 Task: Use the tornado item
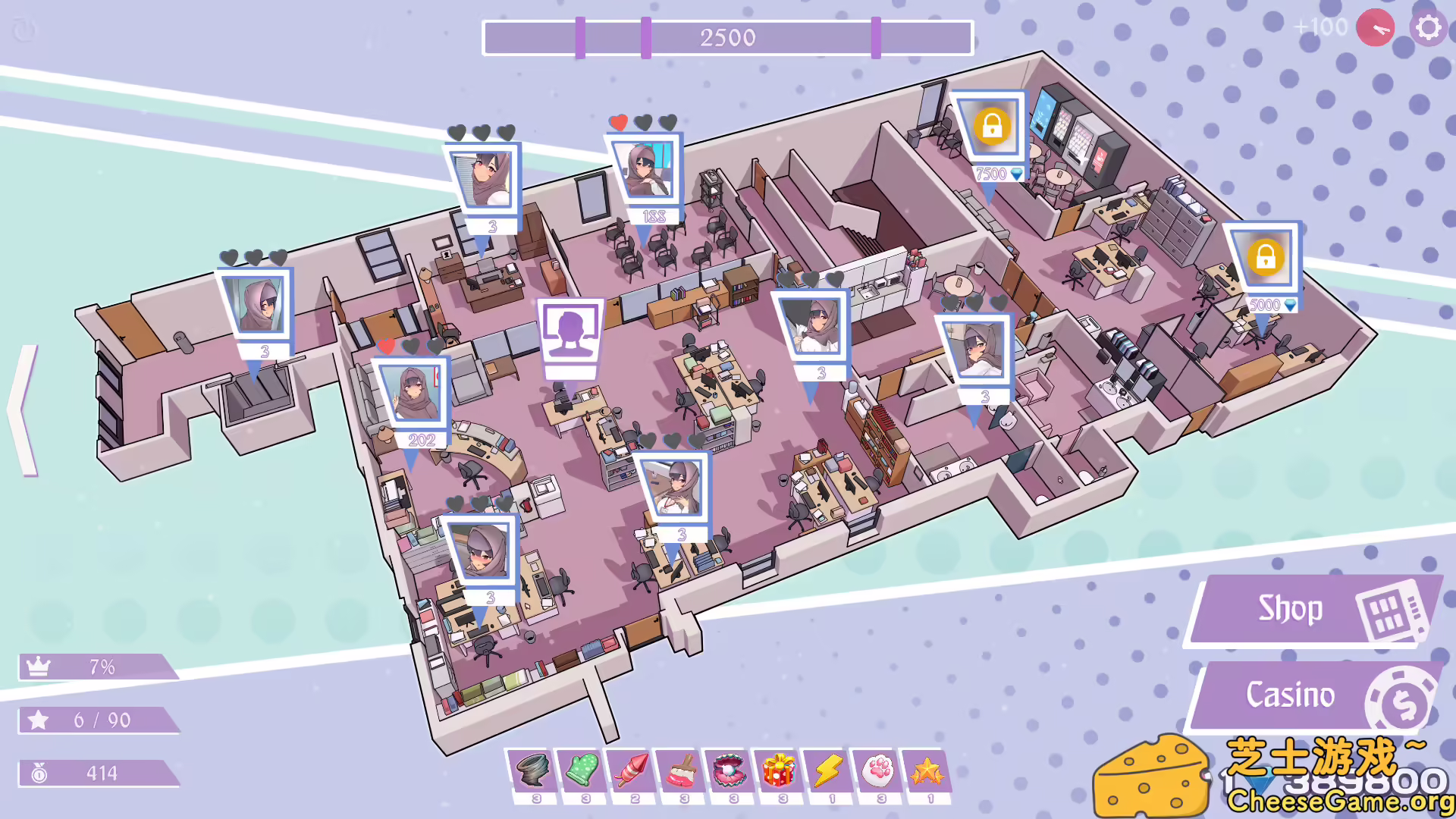(x=534, y=770)
